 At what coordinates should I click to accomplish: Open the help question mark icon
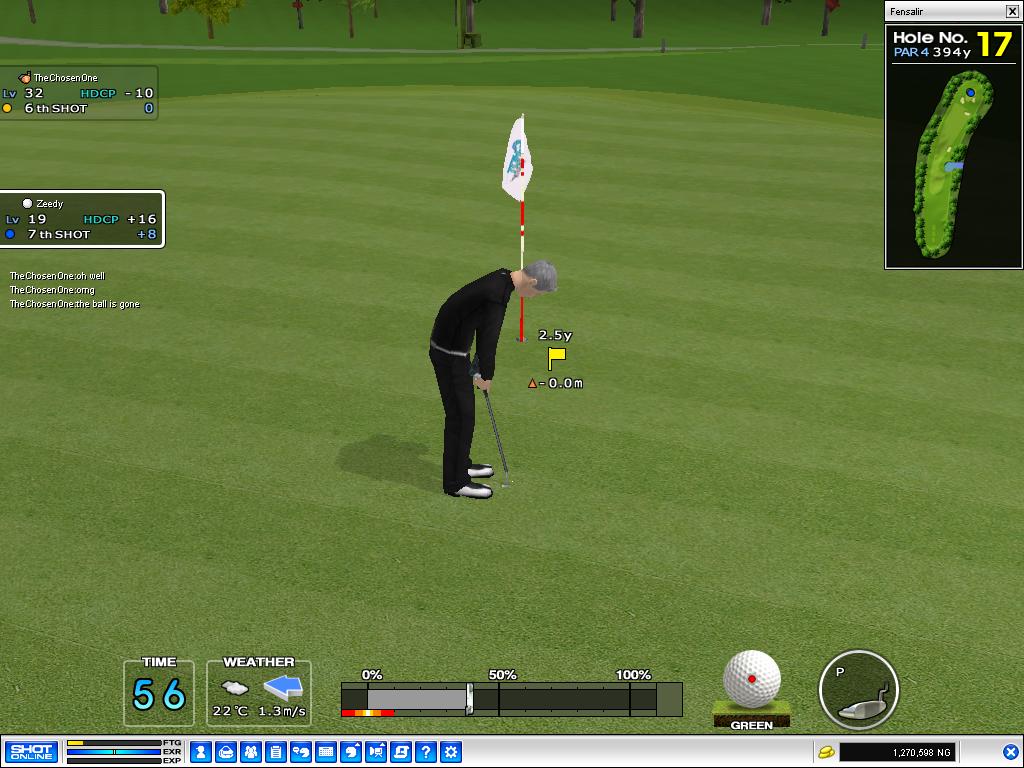point(426,751)
